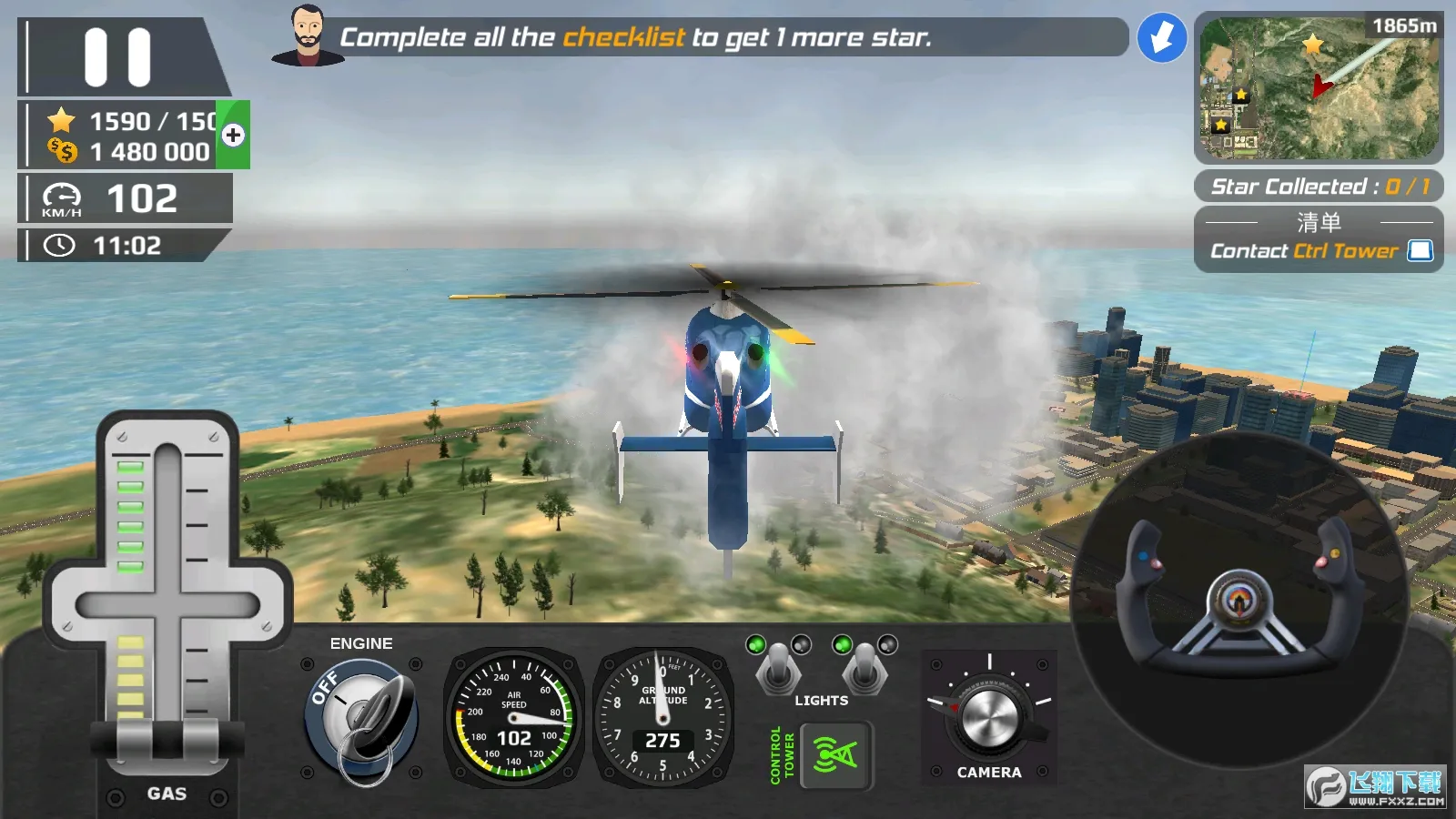
Task: Tap the green plus to add currency
Action: [x=233, y=136]
